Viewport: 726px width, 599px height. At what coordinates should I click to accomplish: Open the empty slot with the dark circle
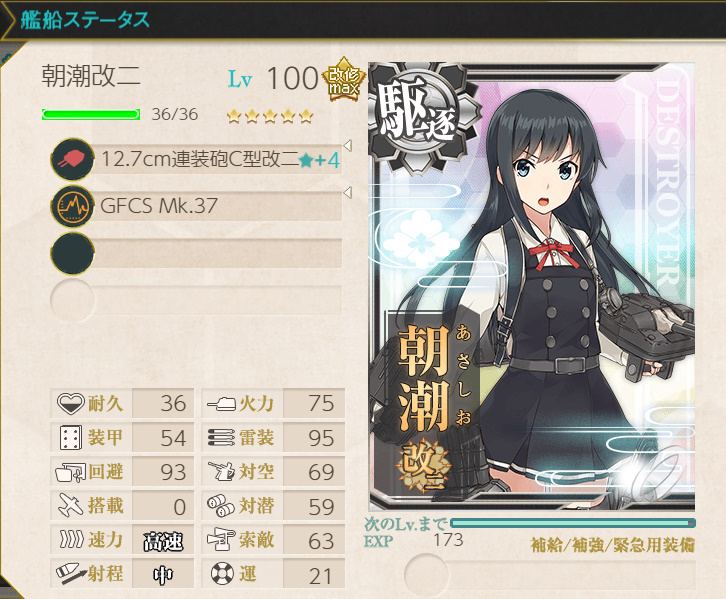click(200, 253)
